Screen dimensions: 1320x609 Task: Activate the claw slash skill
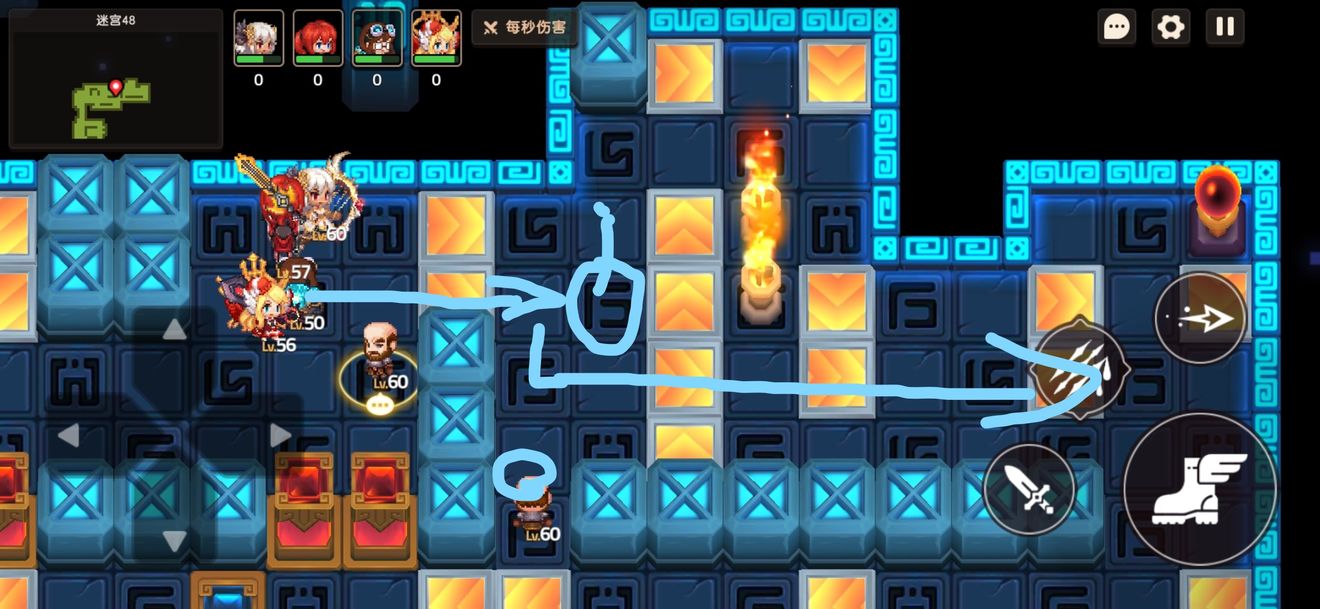tap(1081, 370)
